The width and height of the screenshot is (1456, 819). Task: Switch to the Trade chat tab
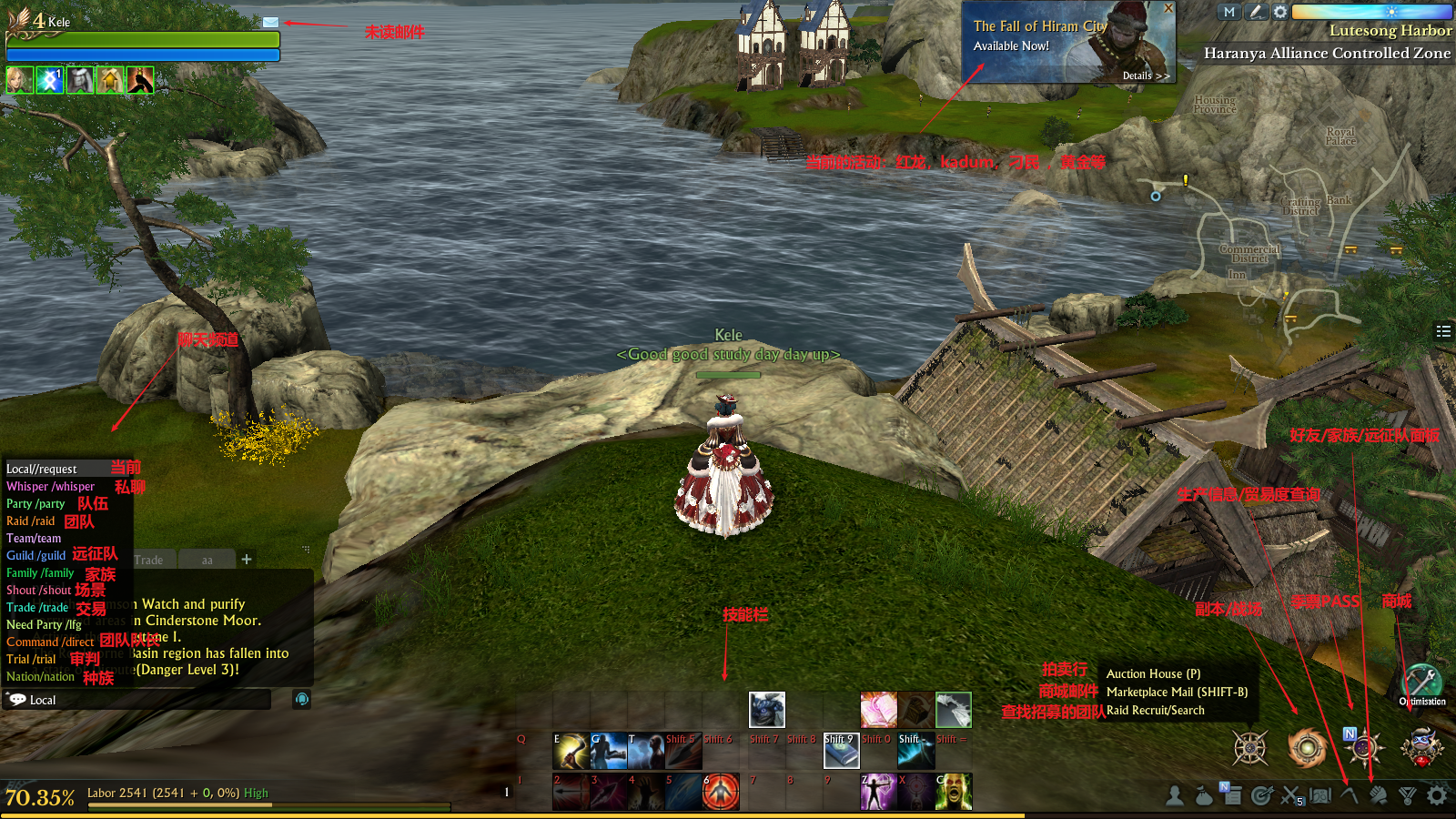click(x=148, y=560)
